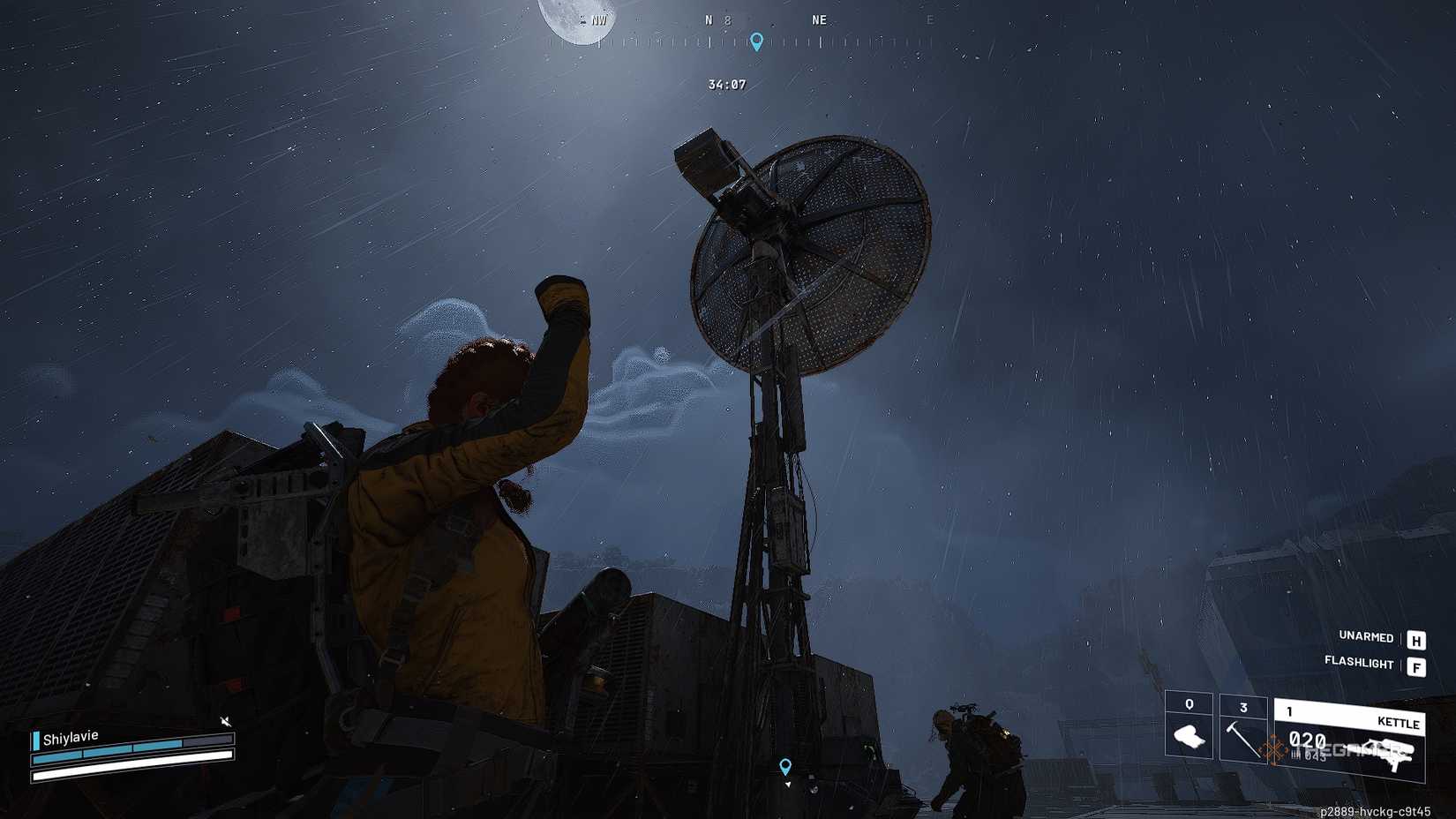Click the orange compass-rose watermark icon
1456x819 pixels.
click(1272, 748)
